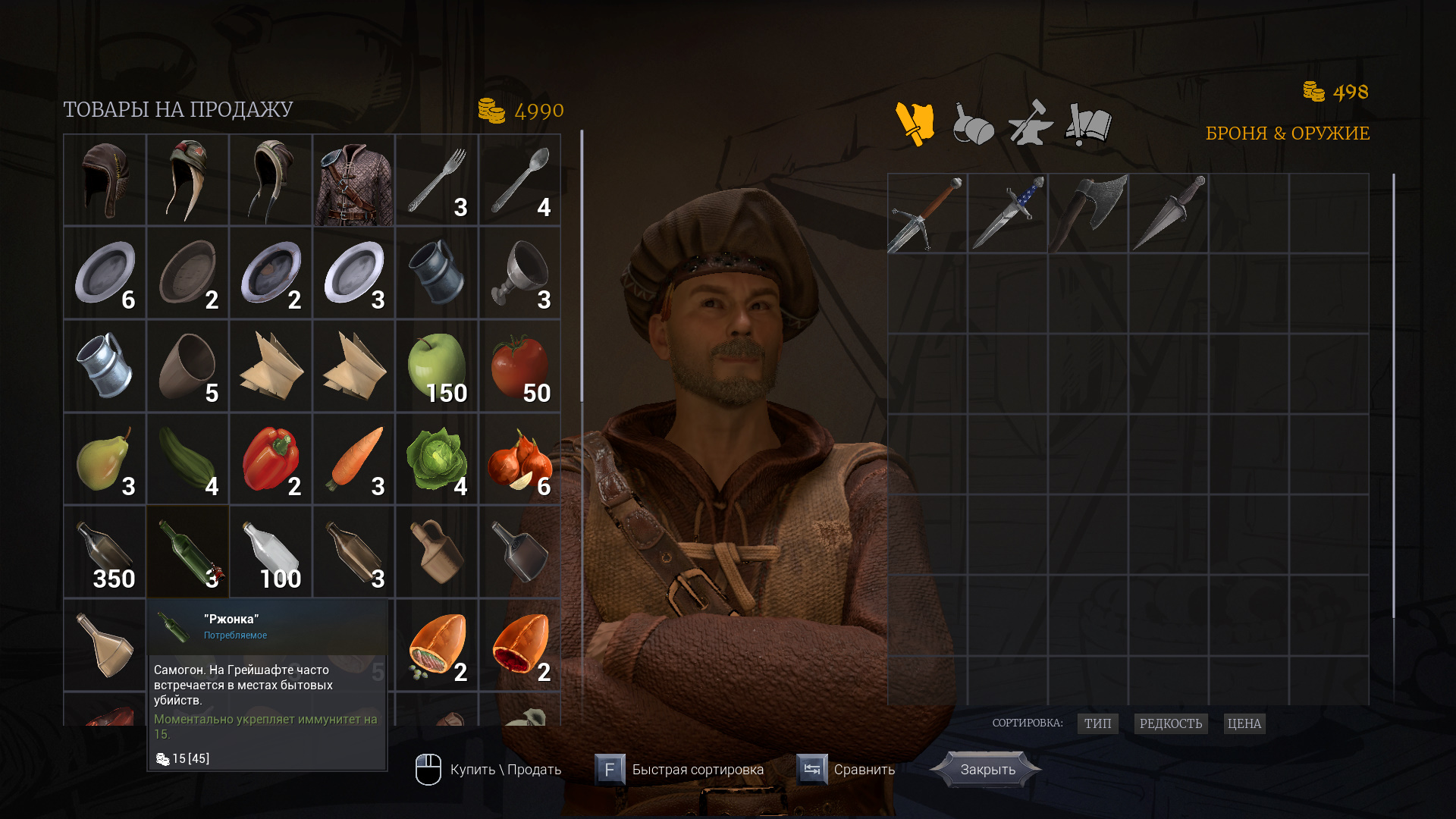Sort items by ТИП

point(1097,723)
